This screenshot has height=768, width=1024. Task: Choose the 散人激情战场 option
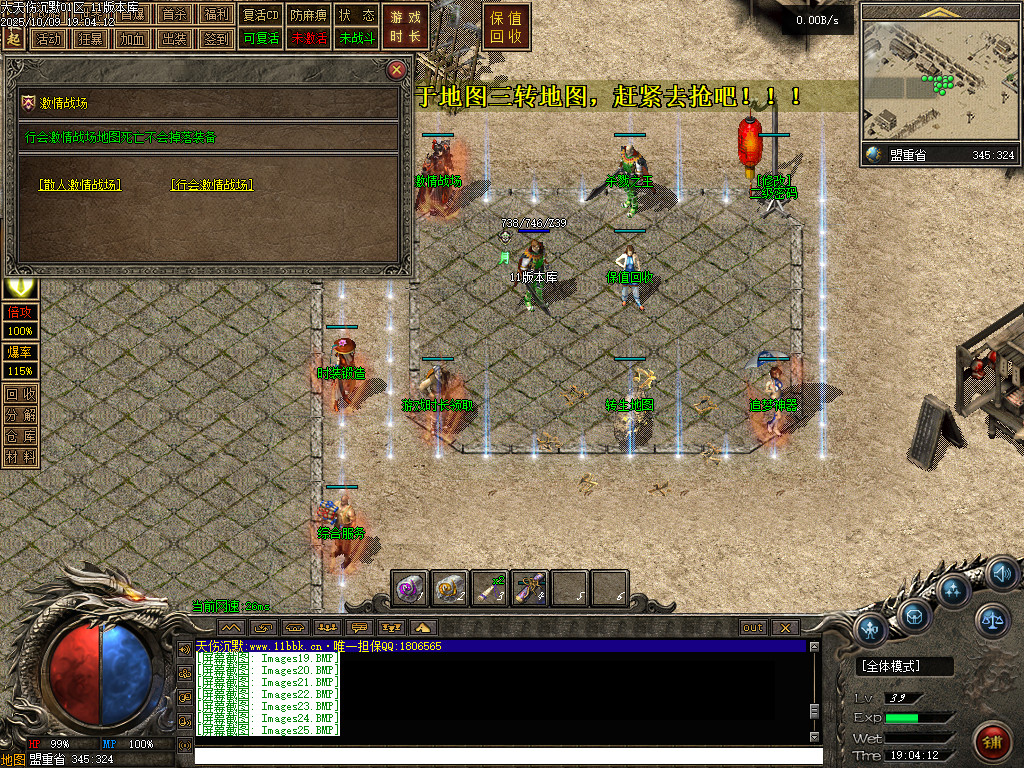click(80, 185)
